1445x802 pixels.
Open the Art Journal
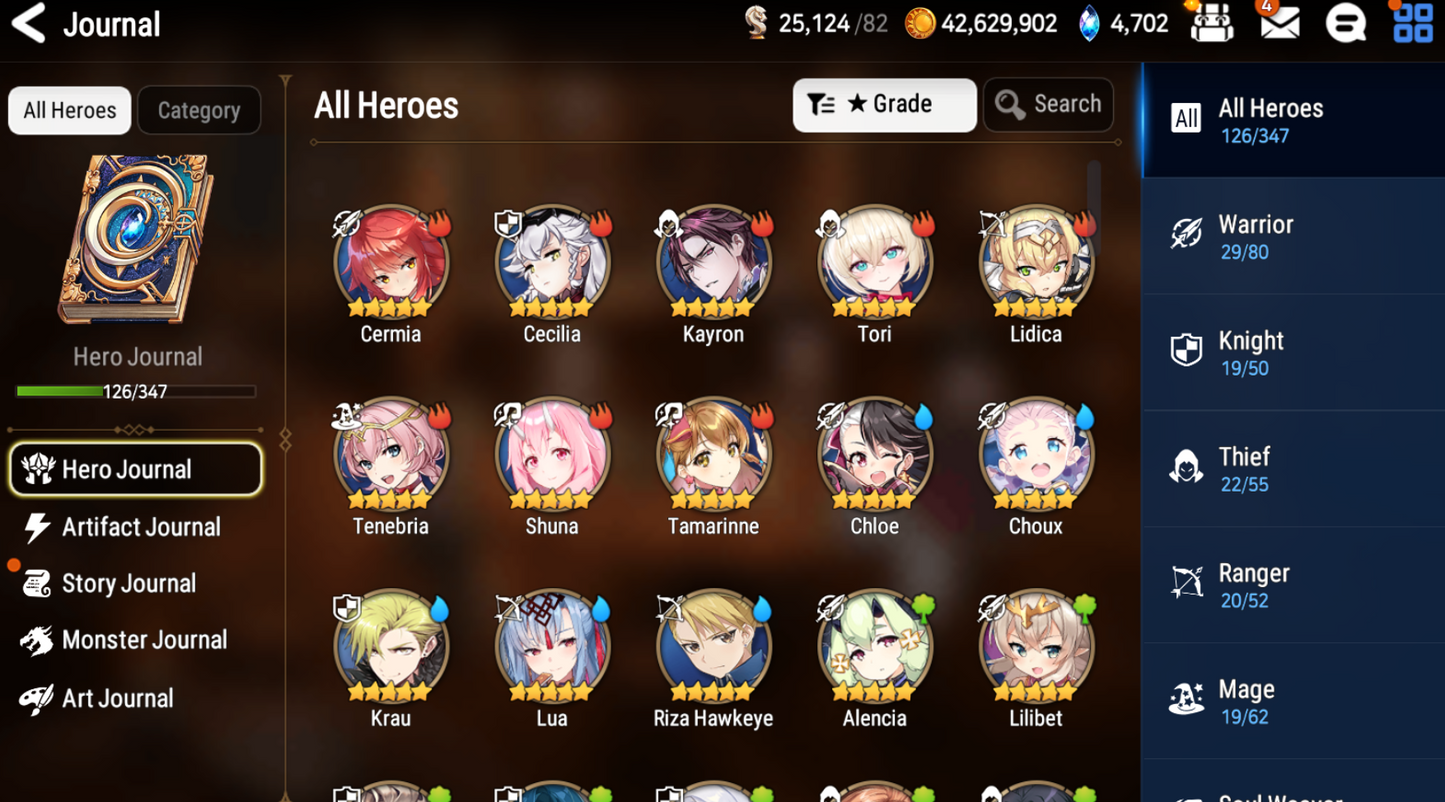pos(117,698)
